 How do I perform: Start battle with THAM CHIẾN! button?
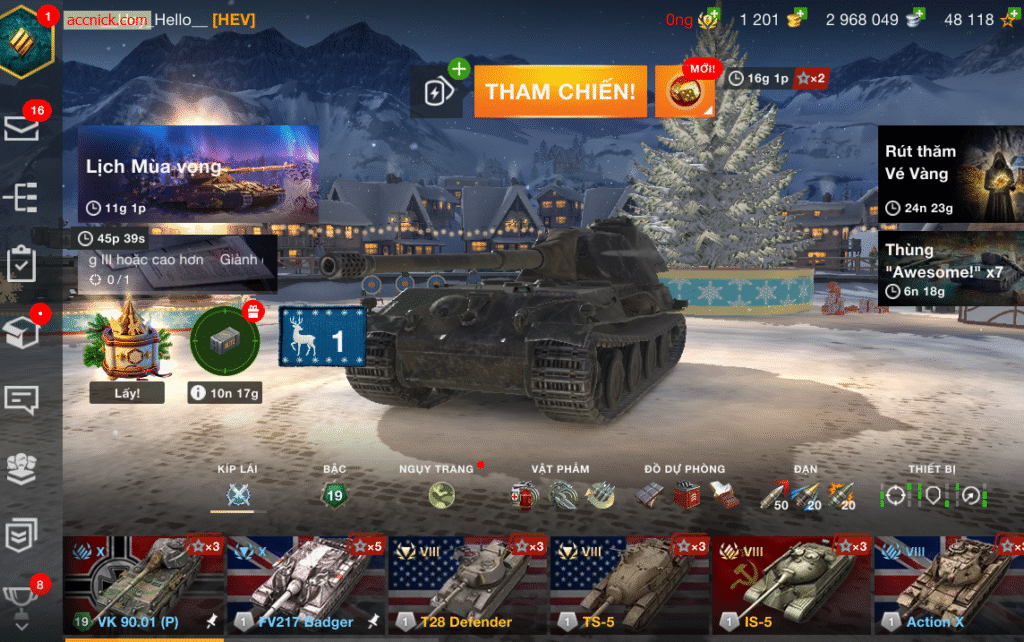(560, 92)
